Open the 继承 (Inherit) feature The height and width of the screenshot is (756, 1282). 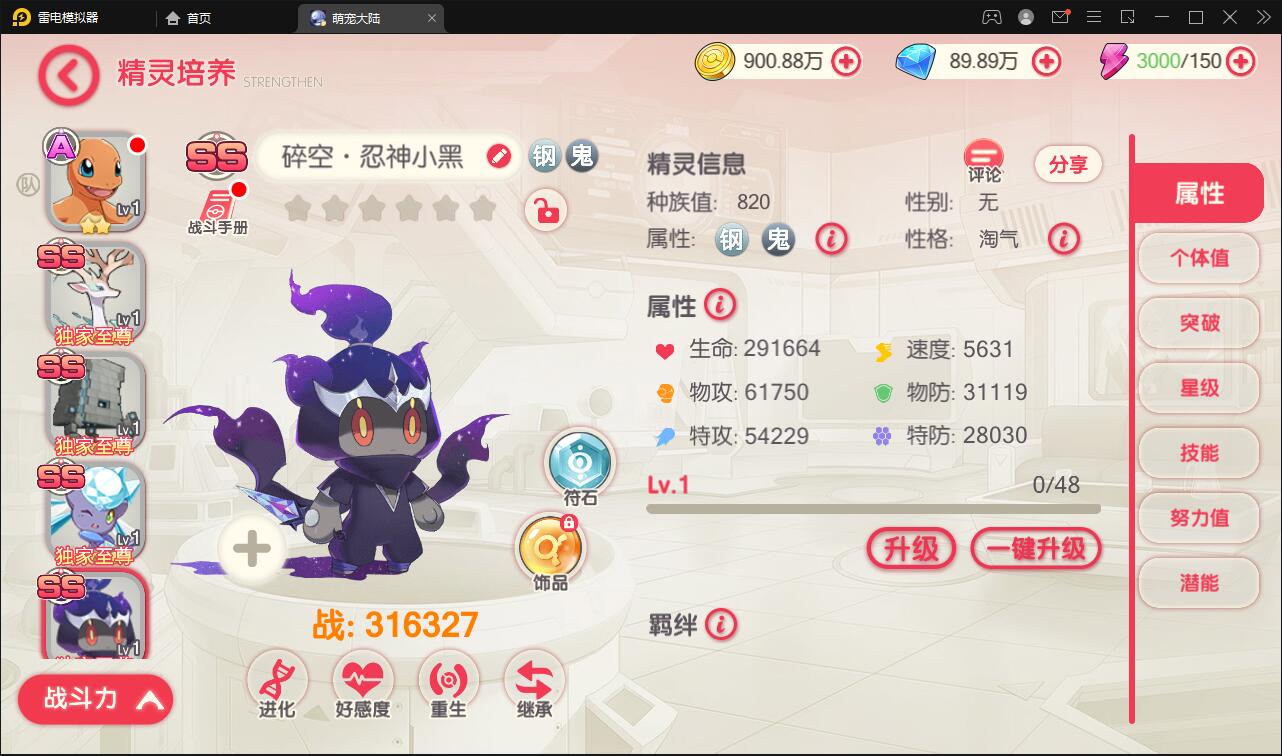click(x=533, y=684)
